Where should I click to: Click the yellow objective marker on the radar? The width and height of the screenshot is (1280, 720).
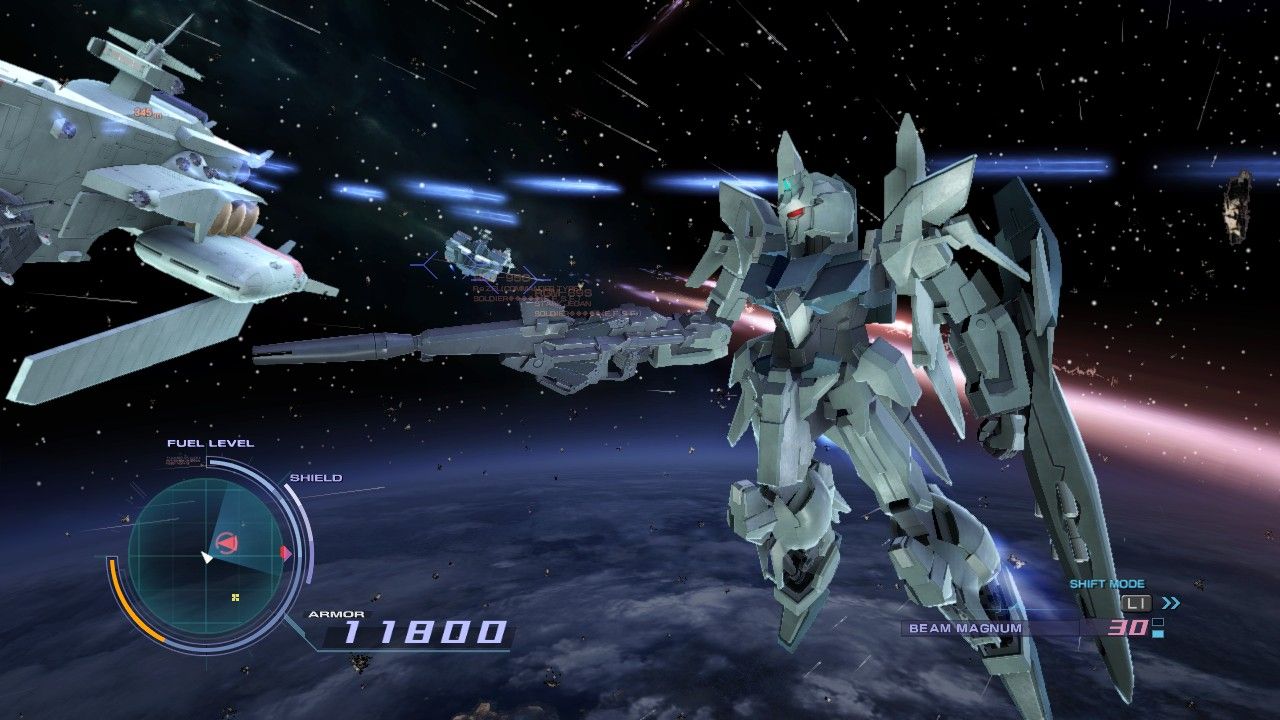(235, 598)
